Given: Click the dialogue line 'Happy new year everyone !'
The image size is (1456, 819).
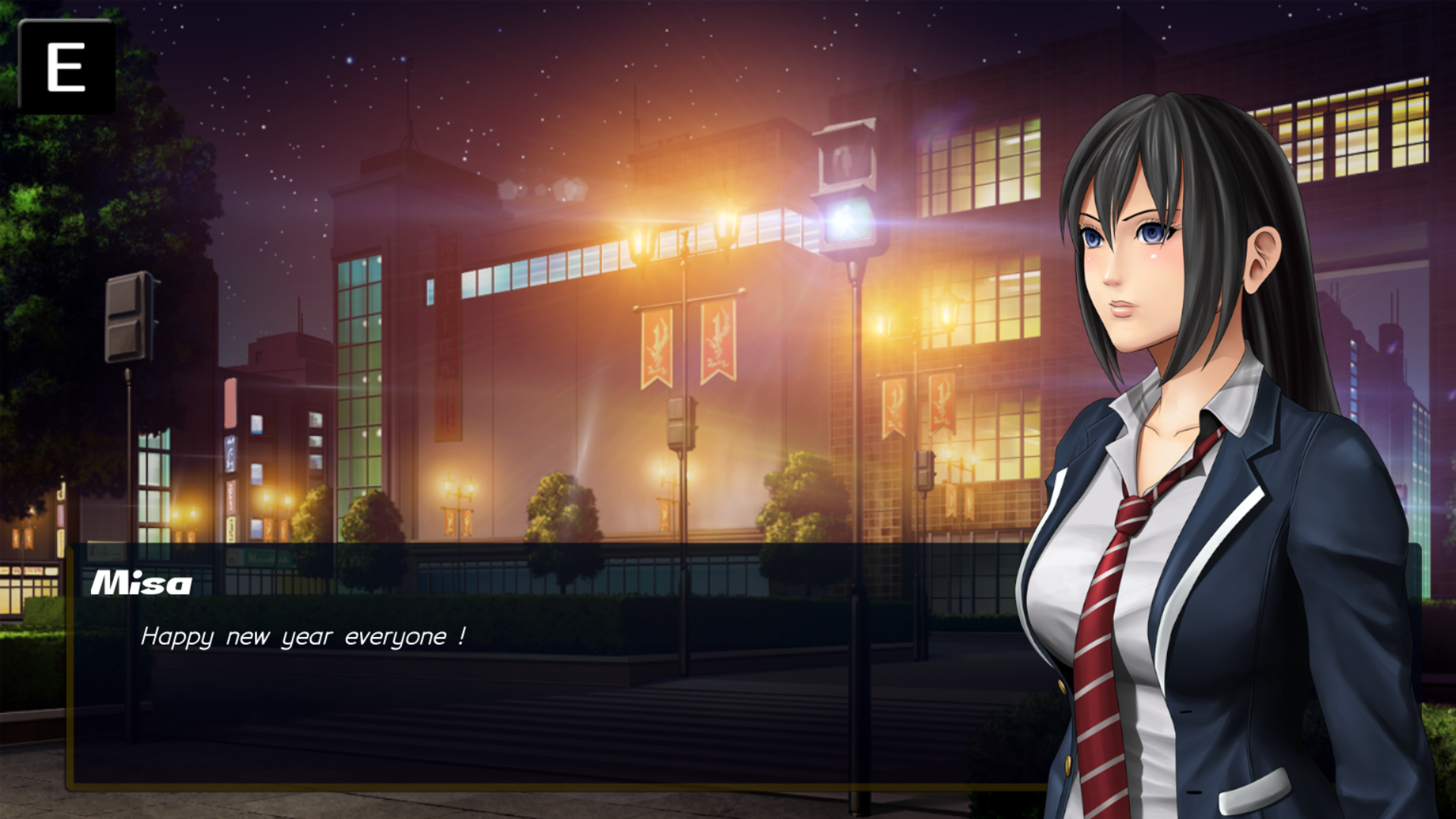Looking at the screenshot, I should click(x=303, y=638).
